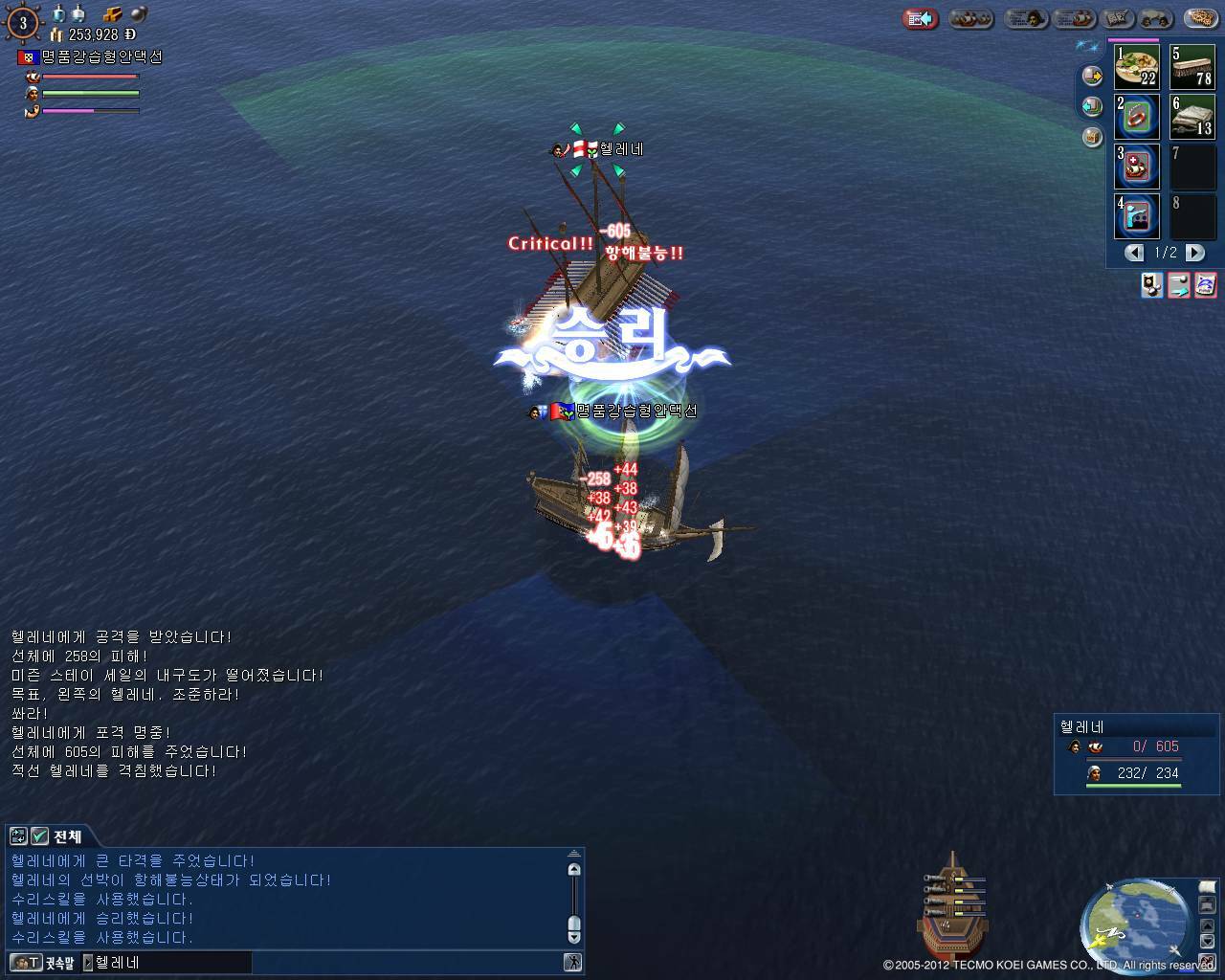1225x980 pixels.
Task: Click the 귓속말 whisper mode button
Action: [x=43, y=962]
